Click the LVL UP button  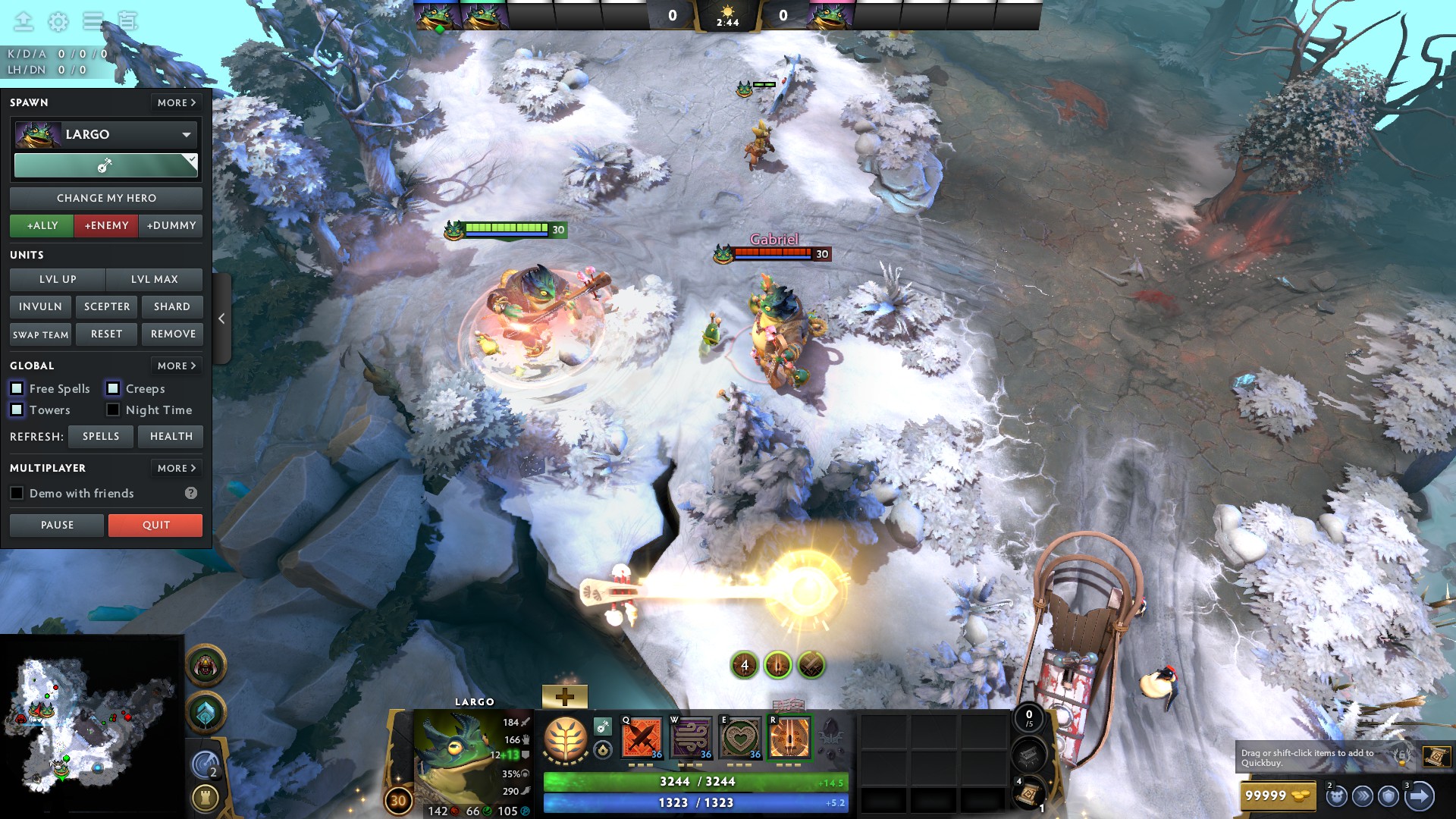pyautogui.click(x=58, y=279)
